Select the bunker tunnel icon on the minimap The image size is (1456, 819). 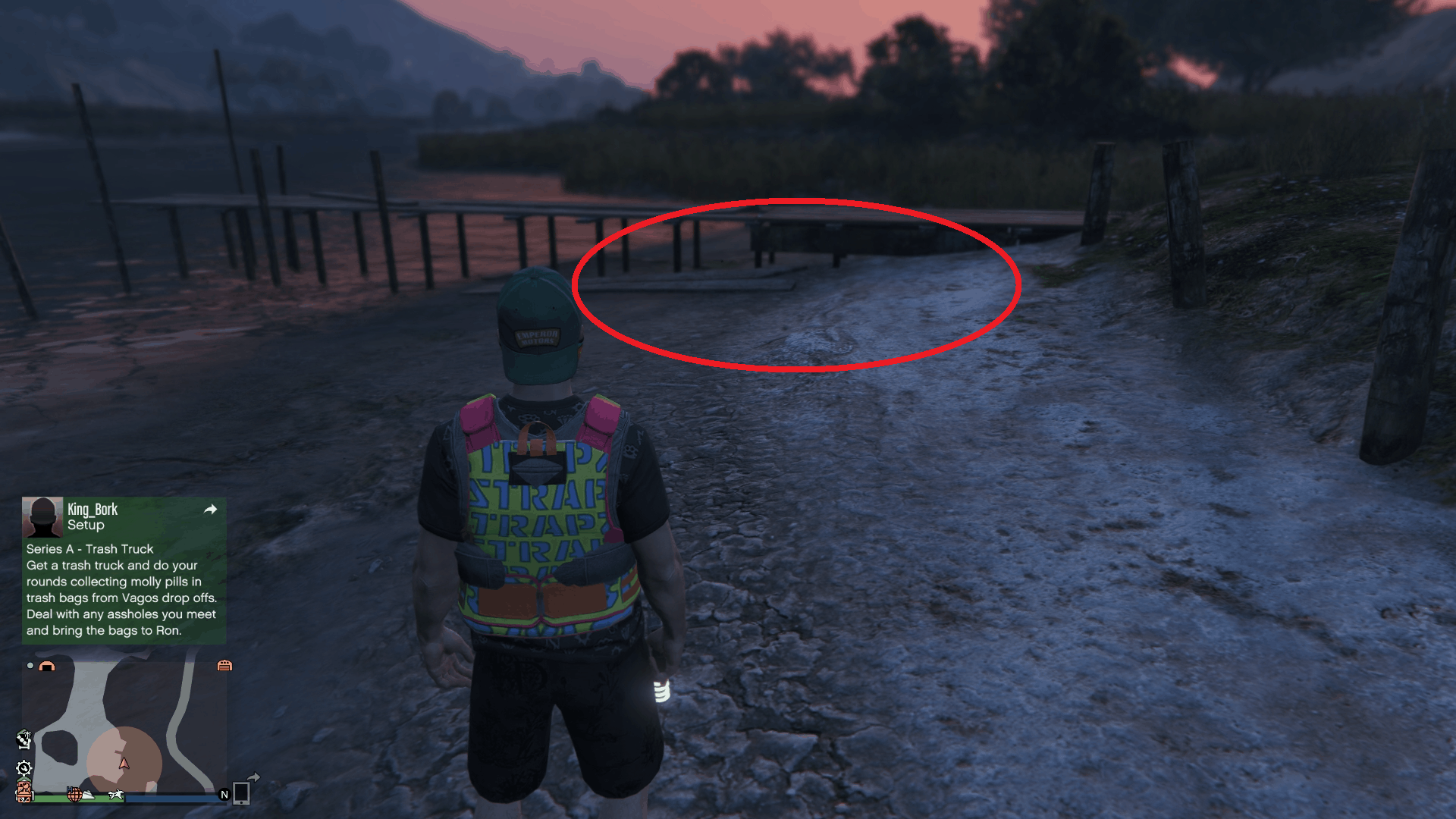(x=46, y=666)
